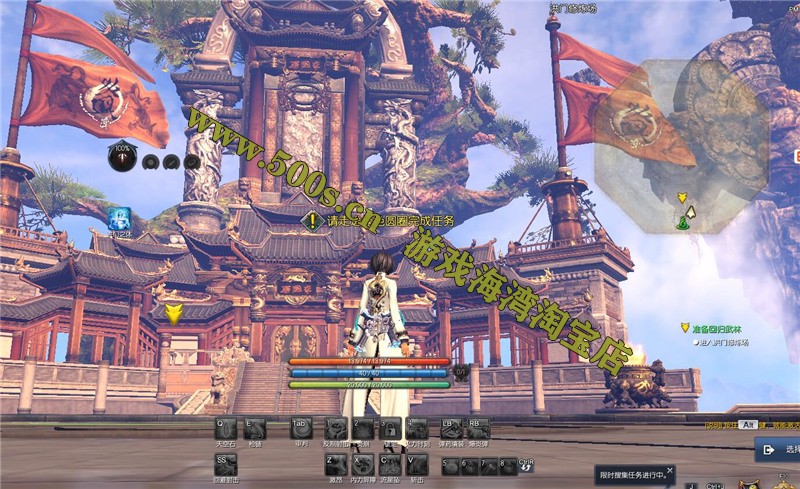Click the blue glowing buff icon
The image size is (800, 489).
pyautogui.click(x=120, y=218)
